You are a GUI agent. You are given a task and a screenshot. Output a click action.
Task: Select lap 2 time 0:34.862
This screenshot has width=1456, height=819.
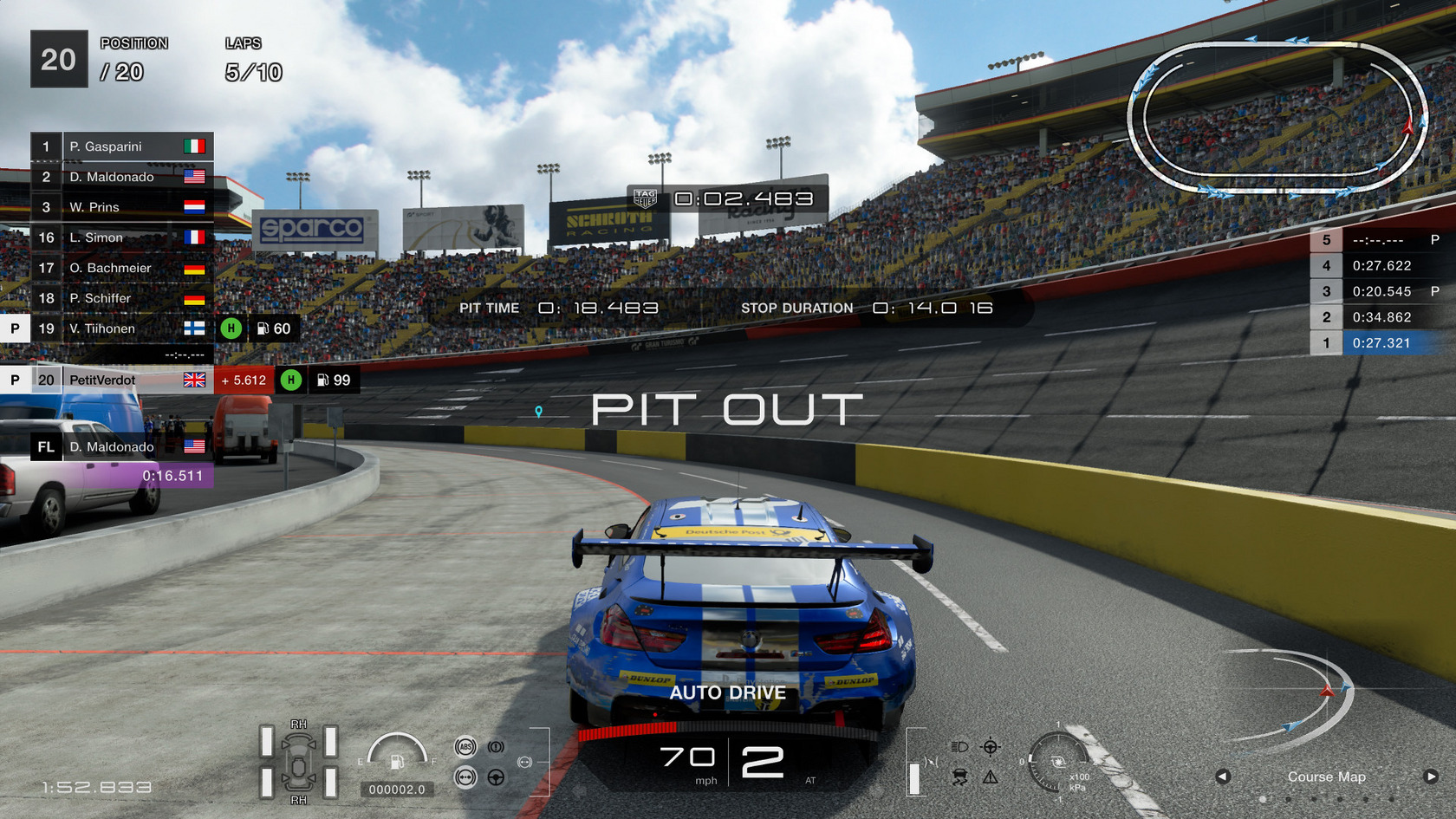[1381, 317]
